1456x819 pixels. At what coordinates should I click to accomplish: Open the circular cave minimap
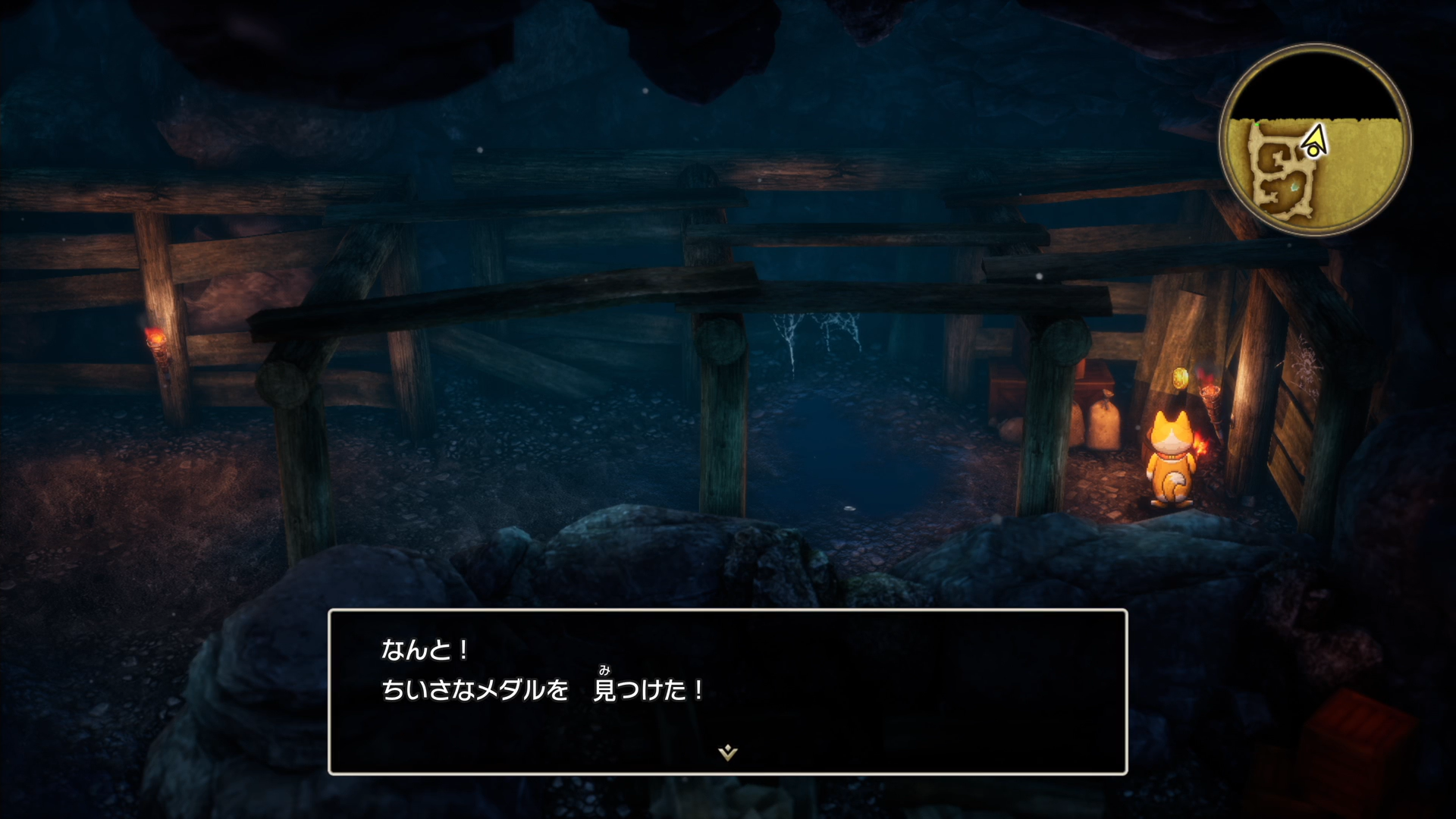click(x=1314, y=140)
